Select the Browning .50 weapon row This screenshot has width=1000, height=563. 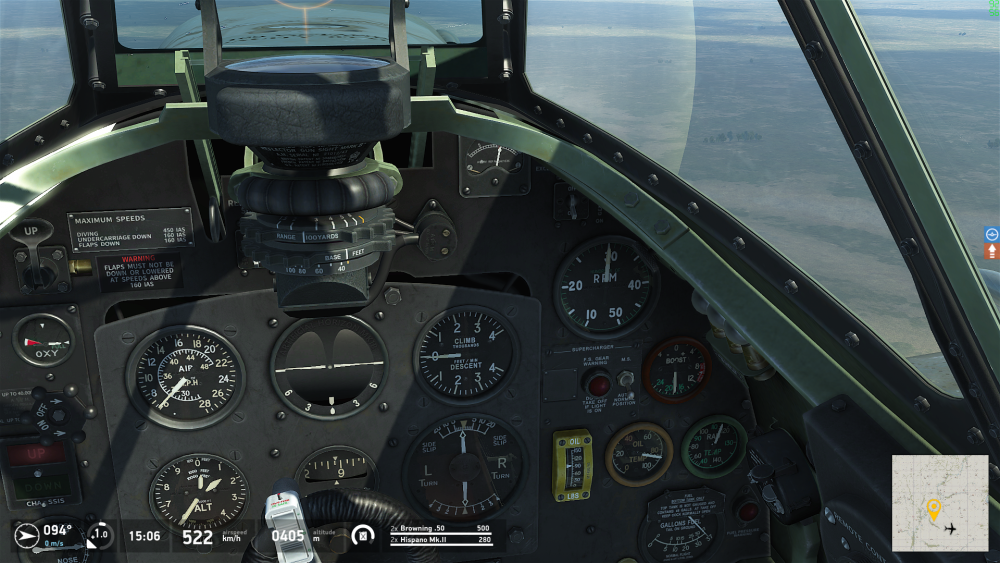tap(440, 528)
